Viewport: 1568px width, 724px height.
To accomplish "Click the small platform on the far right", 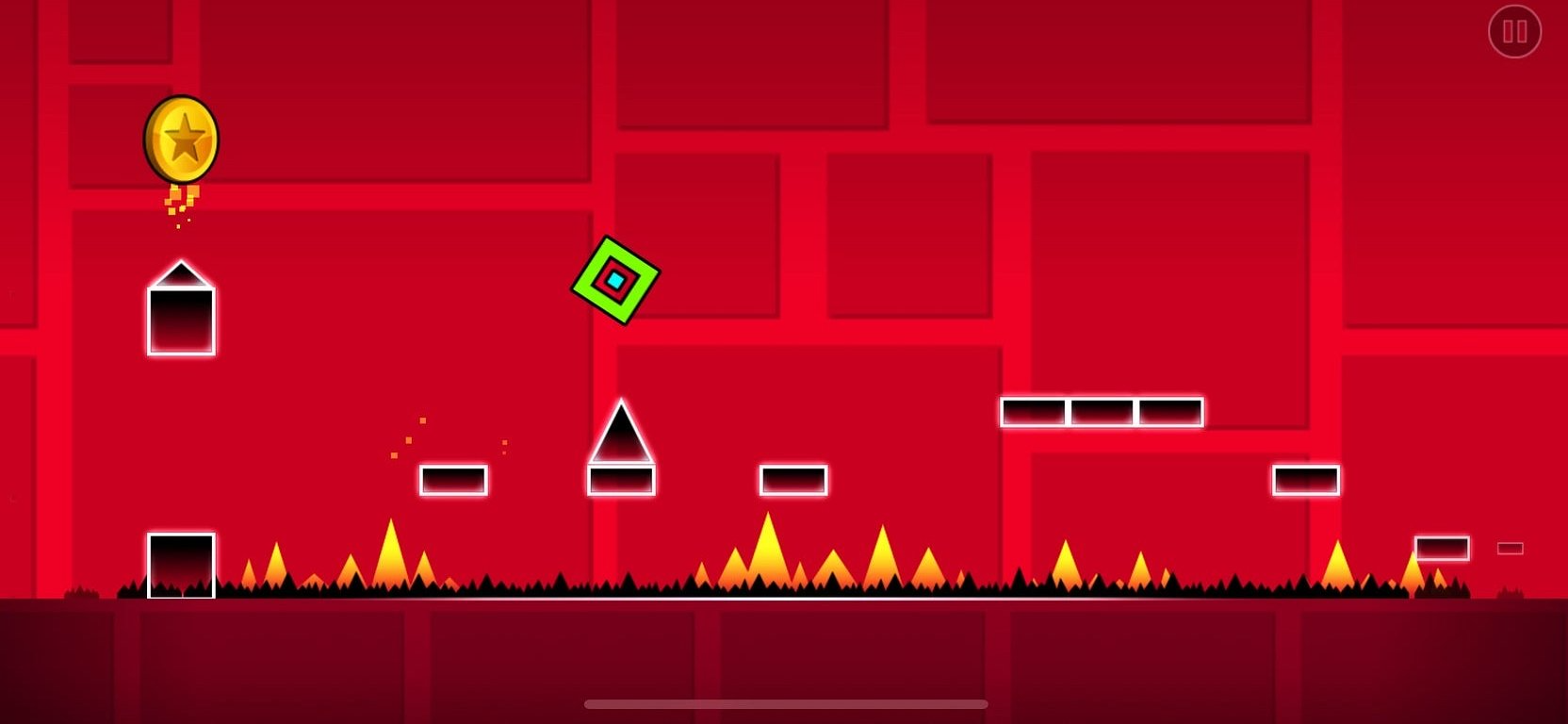I will point(1305,479).
